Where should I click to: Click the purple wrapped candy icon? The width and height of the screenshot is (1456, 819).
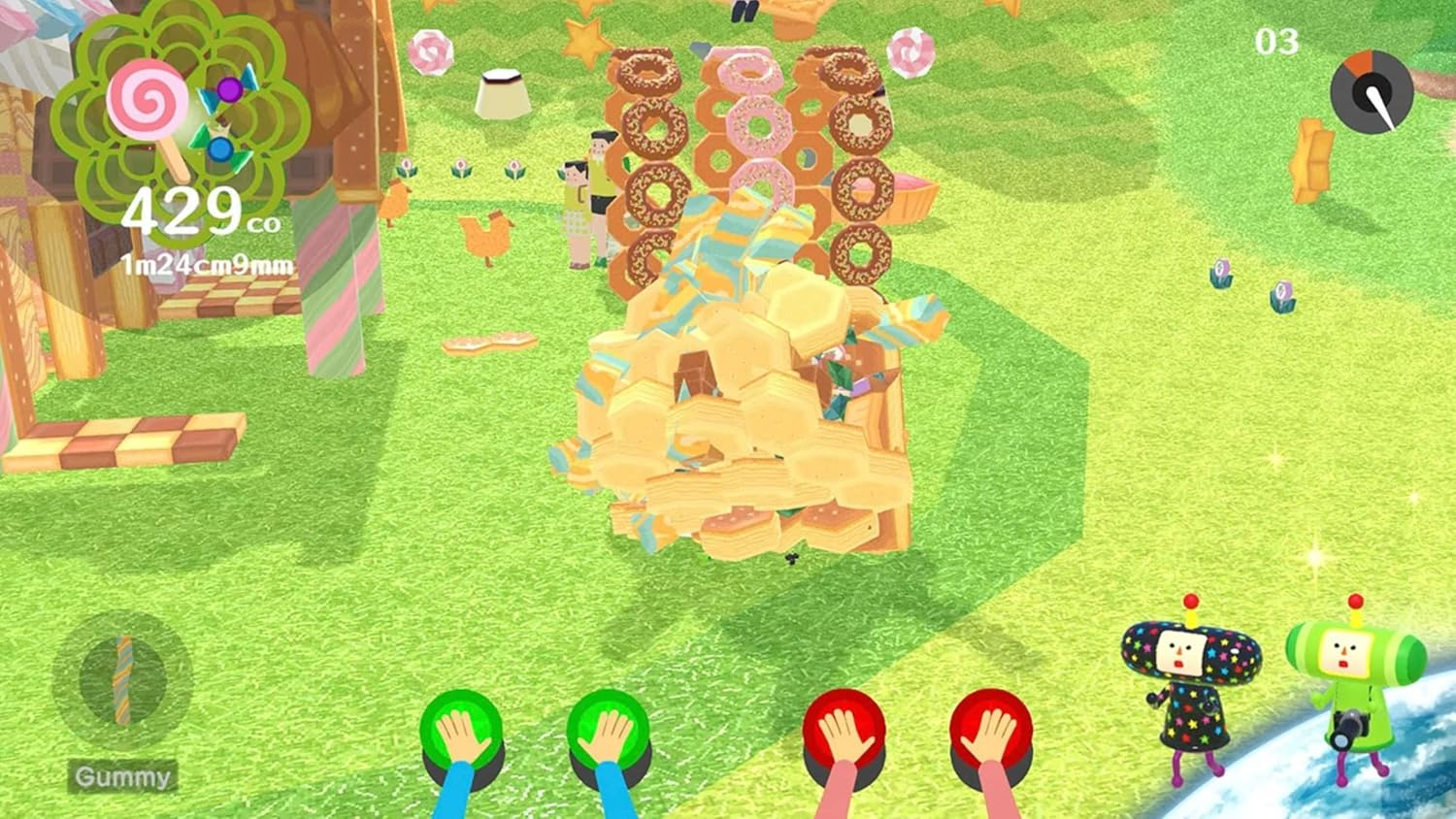pyautogui.click(x=228, y=90)
